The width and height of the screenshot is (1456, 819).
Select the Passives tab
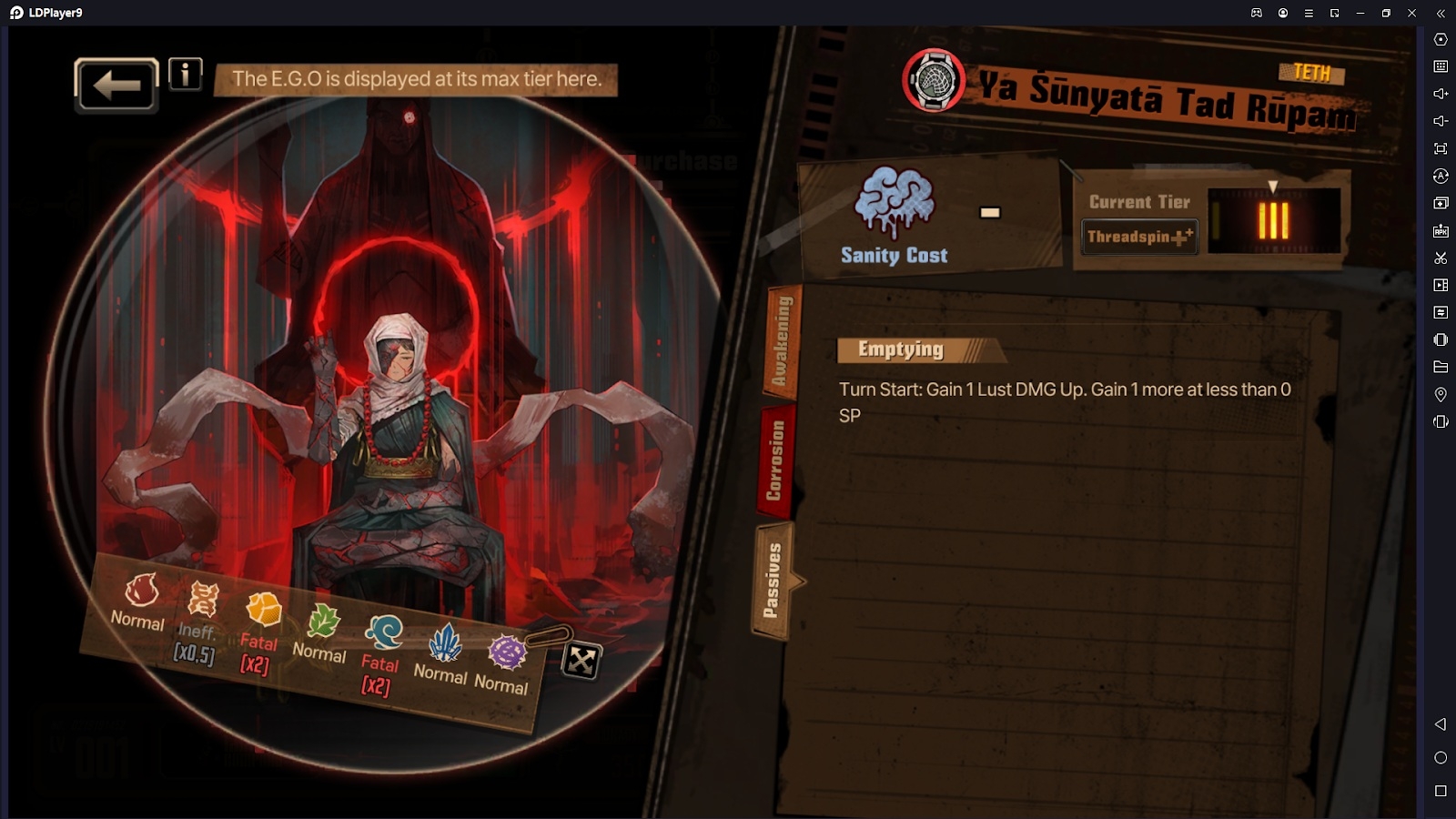773,580
